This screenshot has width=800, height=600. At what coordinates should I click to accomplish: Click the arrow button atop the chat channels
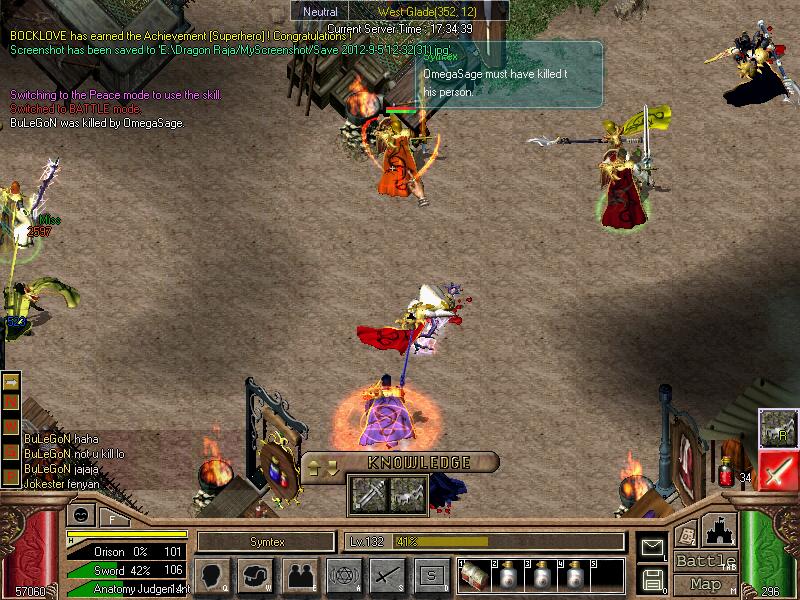[12, 382]
